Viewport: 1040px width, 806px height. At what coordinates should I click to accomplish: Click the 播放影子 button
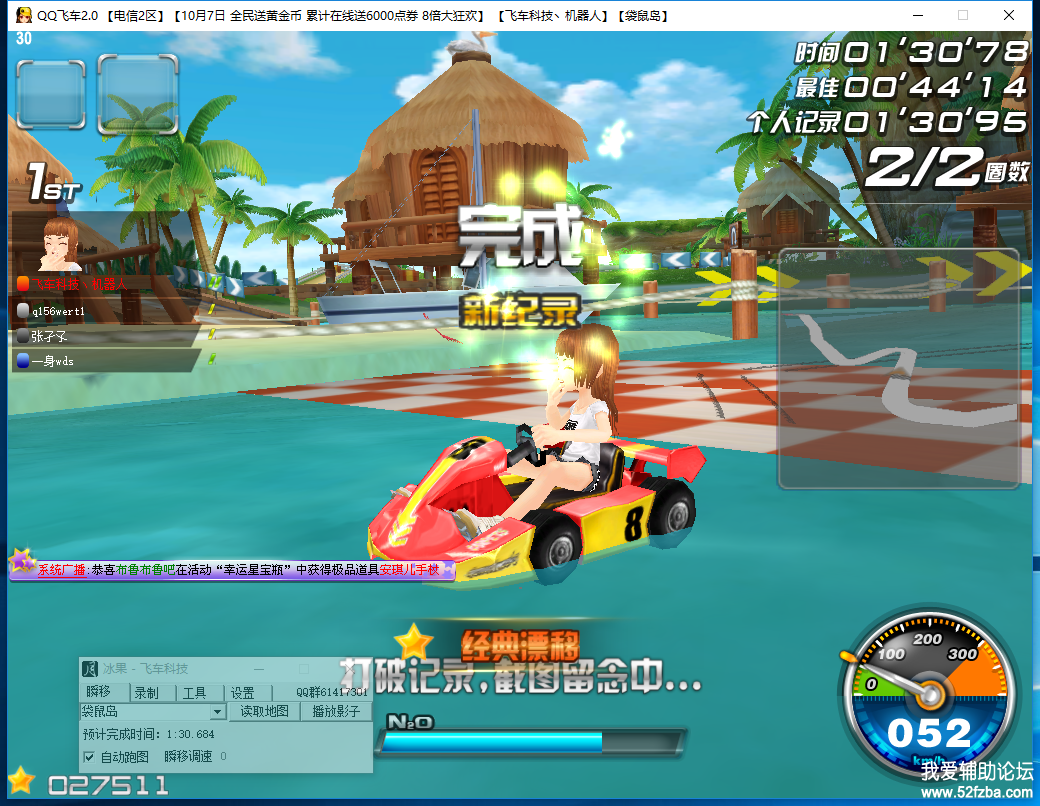pyautogui.click(x=336, y=712)
